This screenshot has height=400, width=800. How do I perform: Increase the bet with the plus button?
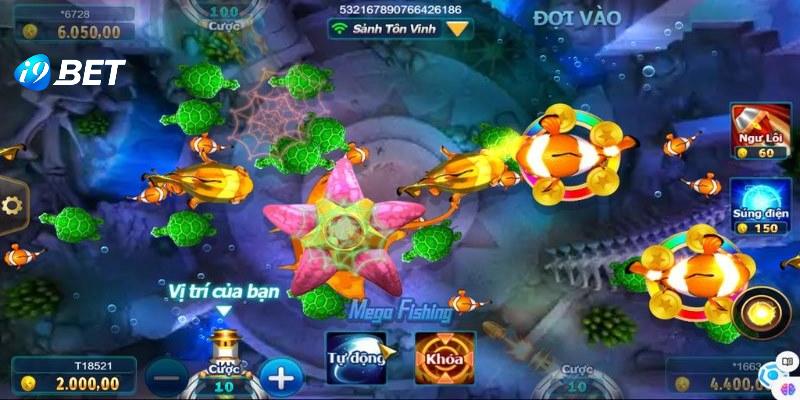[x=281, y=376]
